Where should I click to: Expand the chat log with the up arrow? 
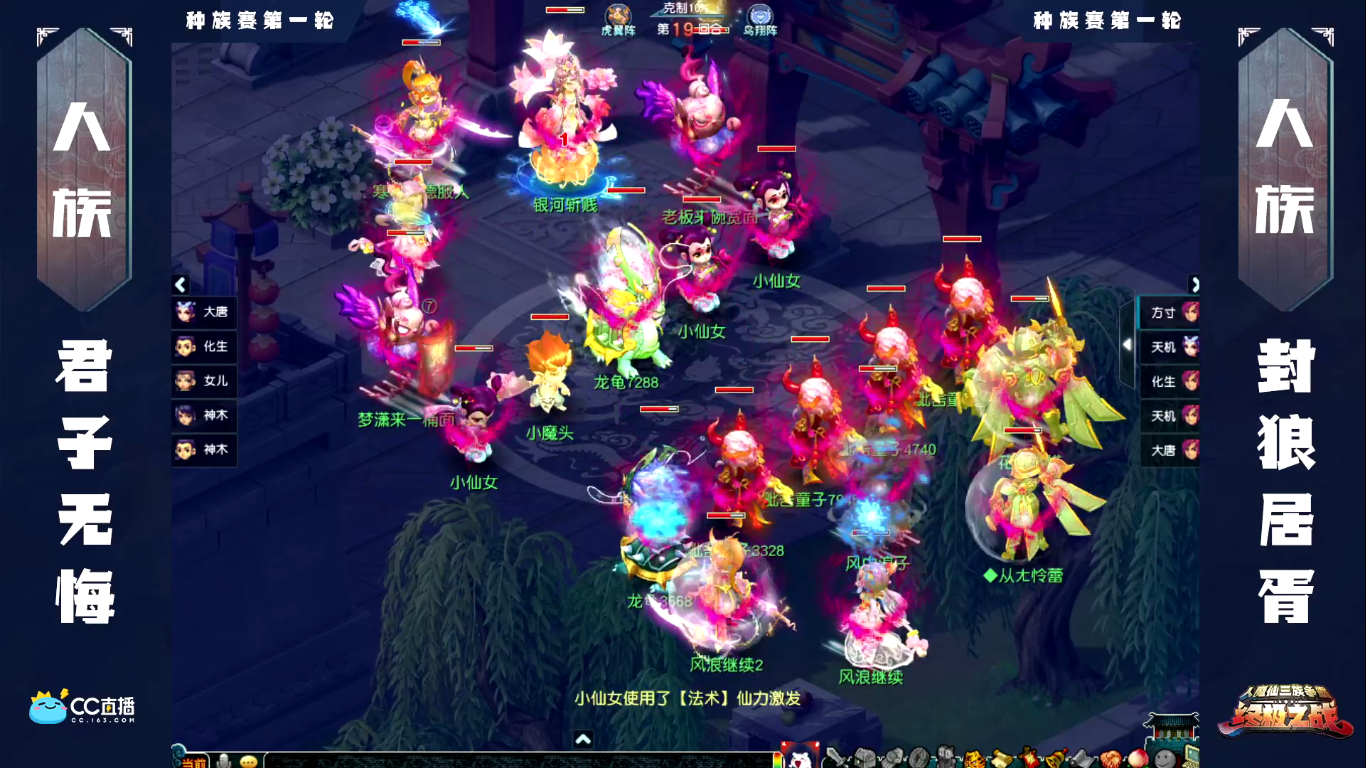(x=584, y=740)
